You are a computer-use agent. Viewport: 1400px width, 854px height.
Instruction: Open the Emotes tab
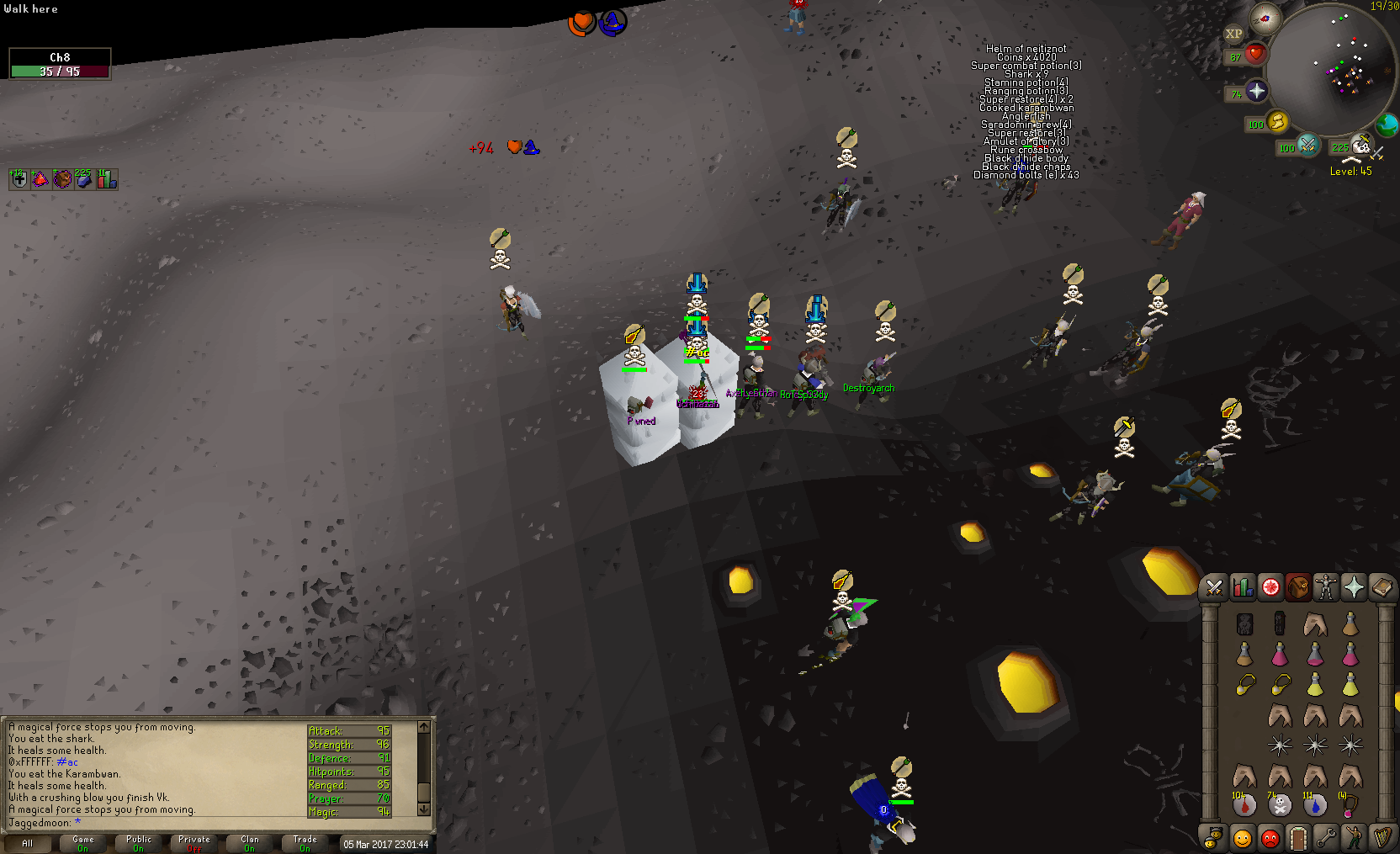tap(1354, 838)
